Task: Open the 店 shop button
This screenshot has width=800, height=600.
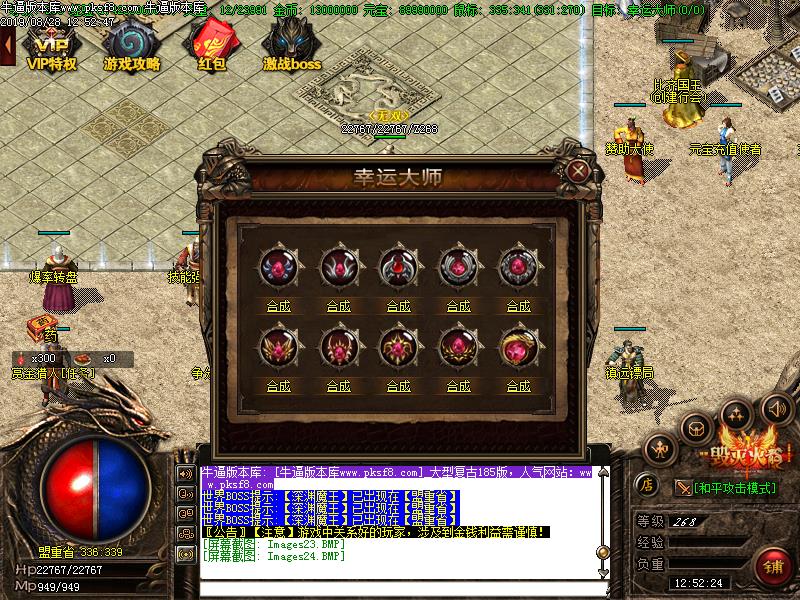Action: pos(647,485)
